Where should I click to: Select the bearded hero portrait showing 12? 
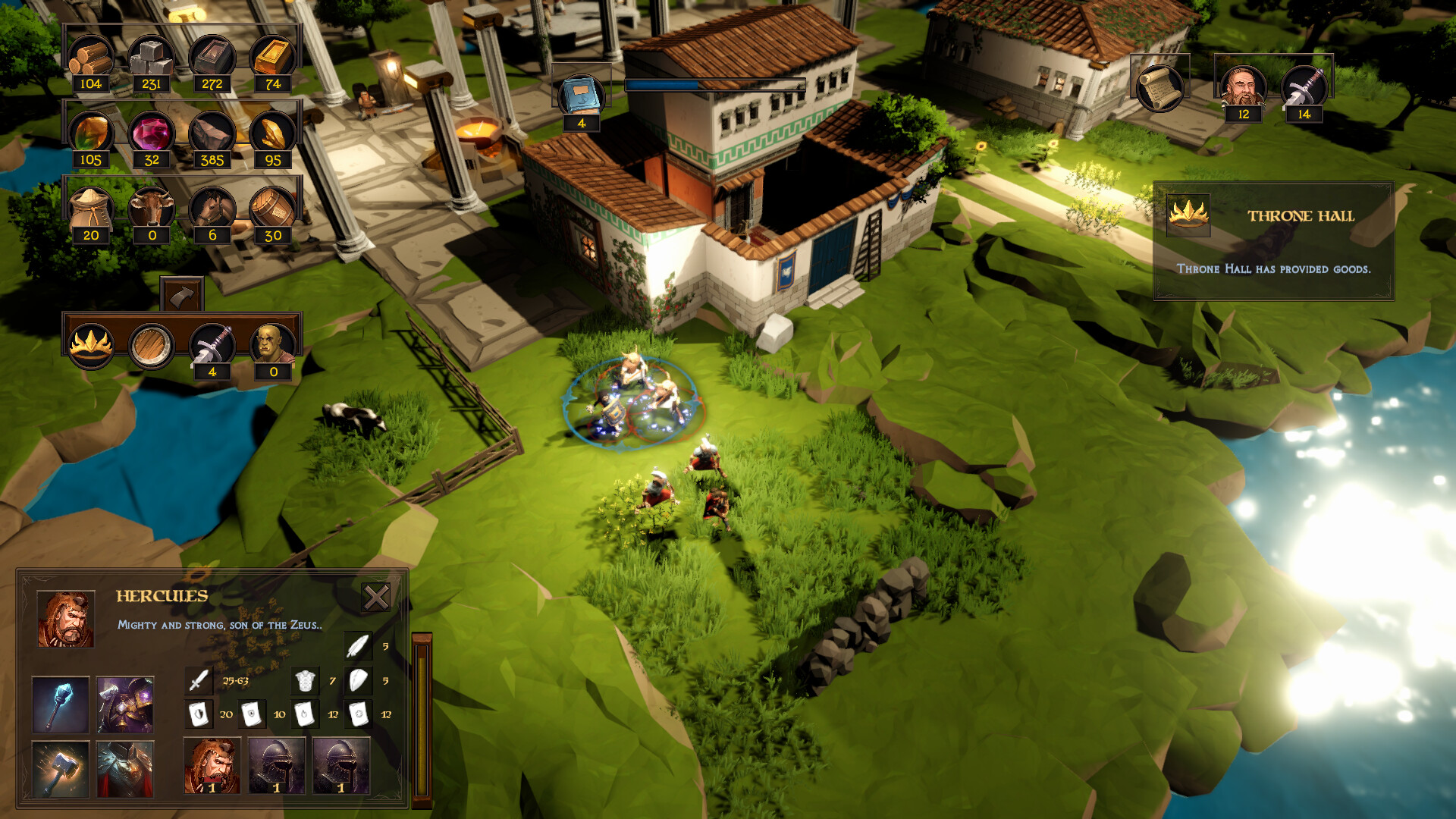click(1243, 87)
